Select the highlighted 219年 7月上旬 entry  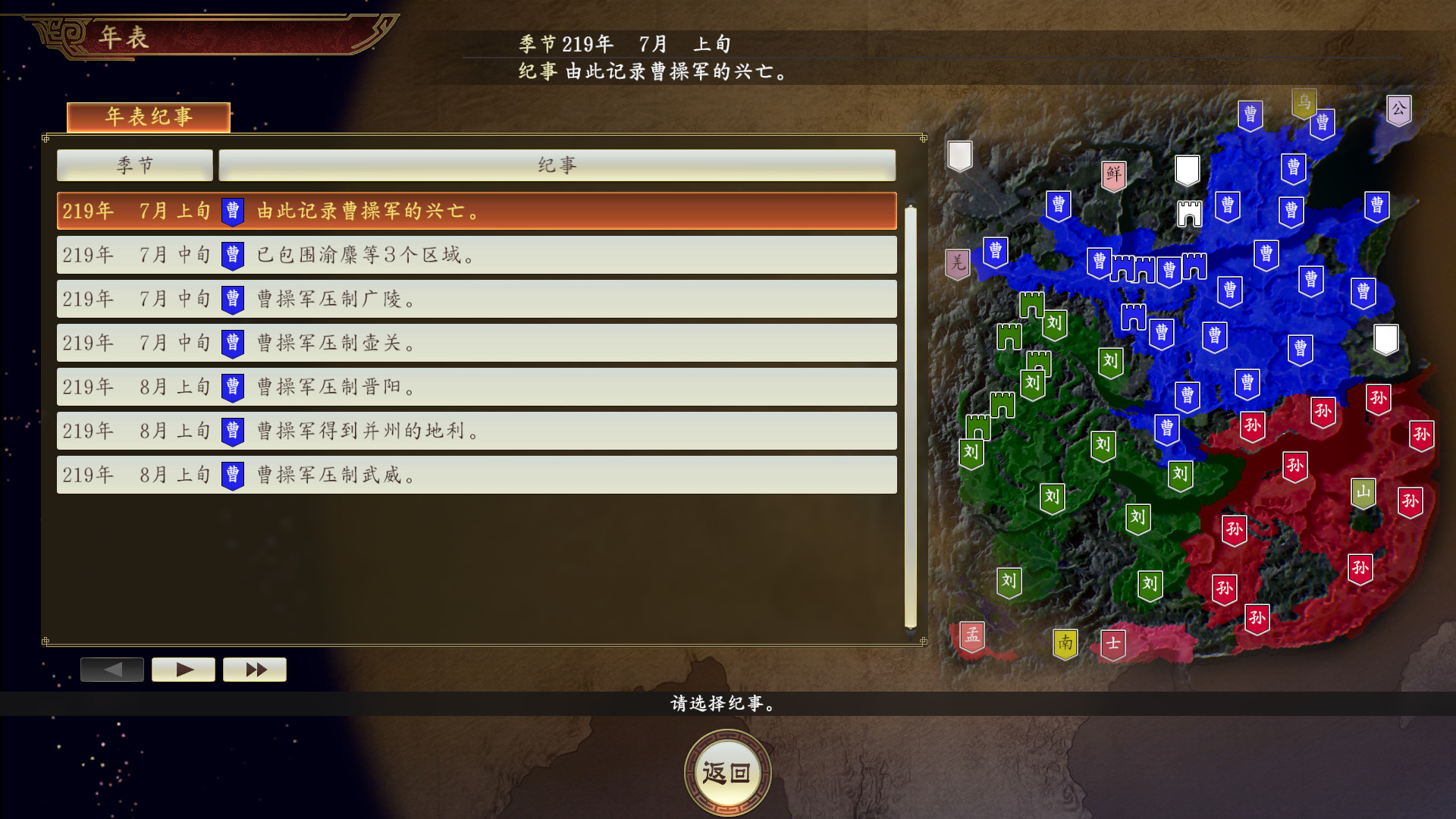(x=476, y=211)
